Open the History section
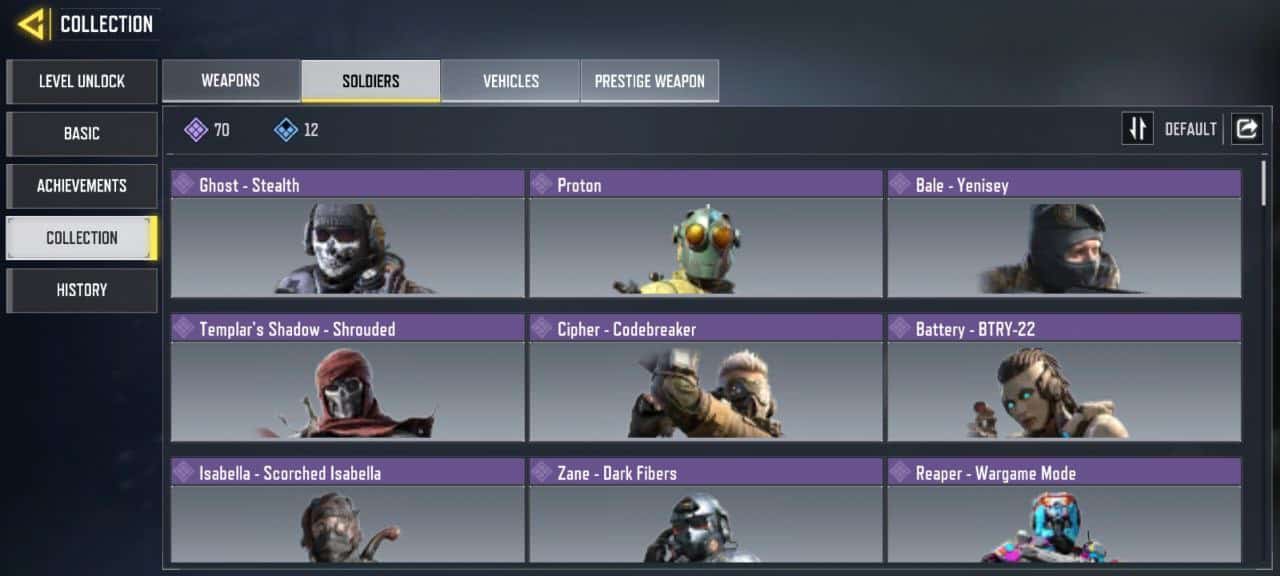 82,289
